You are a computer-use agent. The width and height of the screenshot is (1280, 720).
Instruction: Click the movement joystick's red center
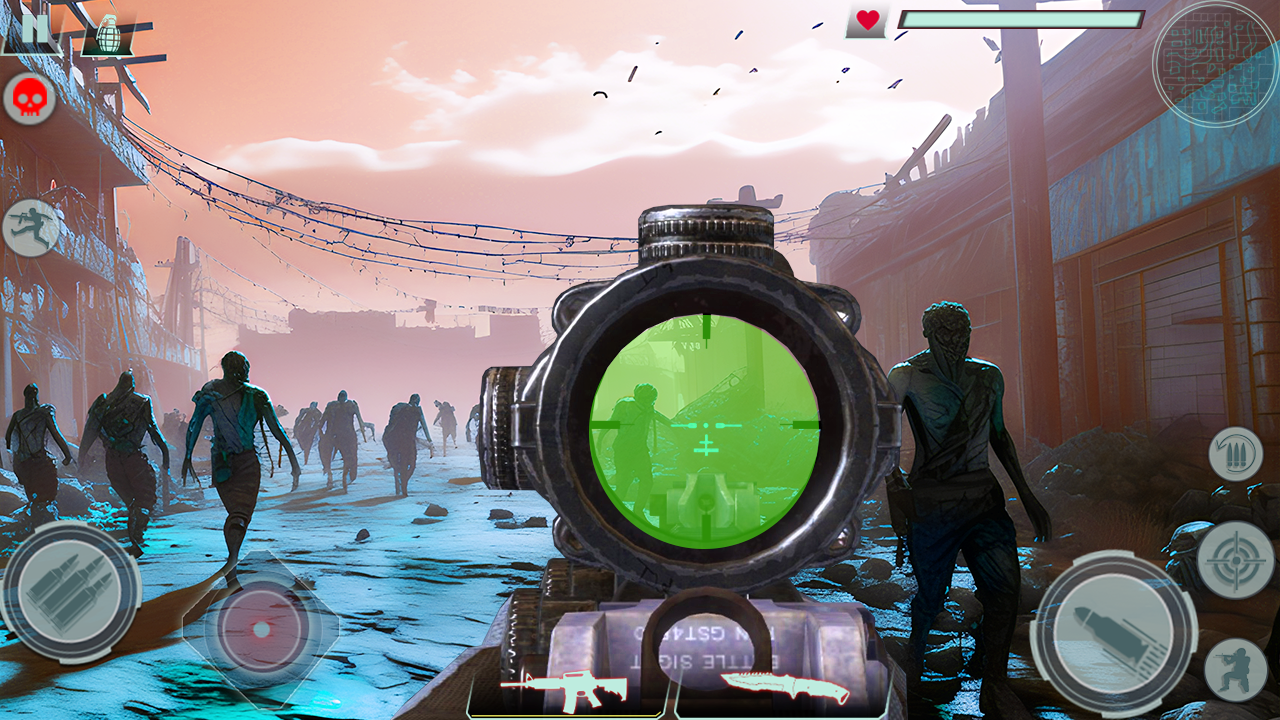260,630
